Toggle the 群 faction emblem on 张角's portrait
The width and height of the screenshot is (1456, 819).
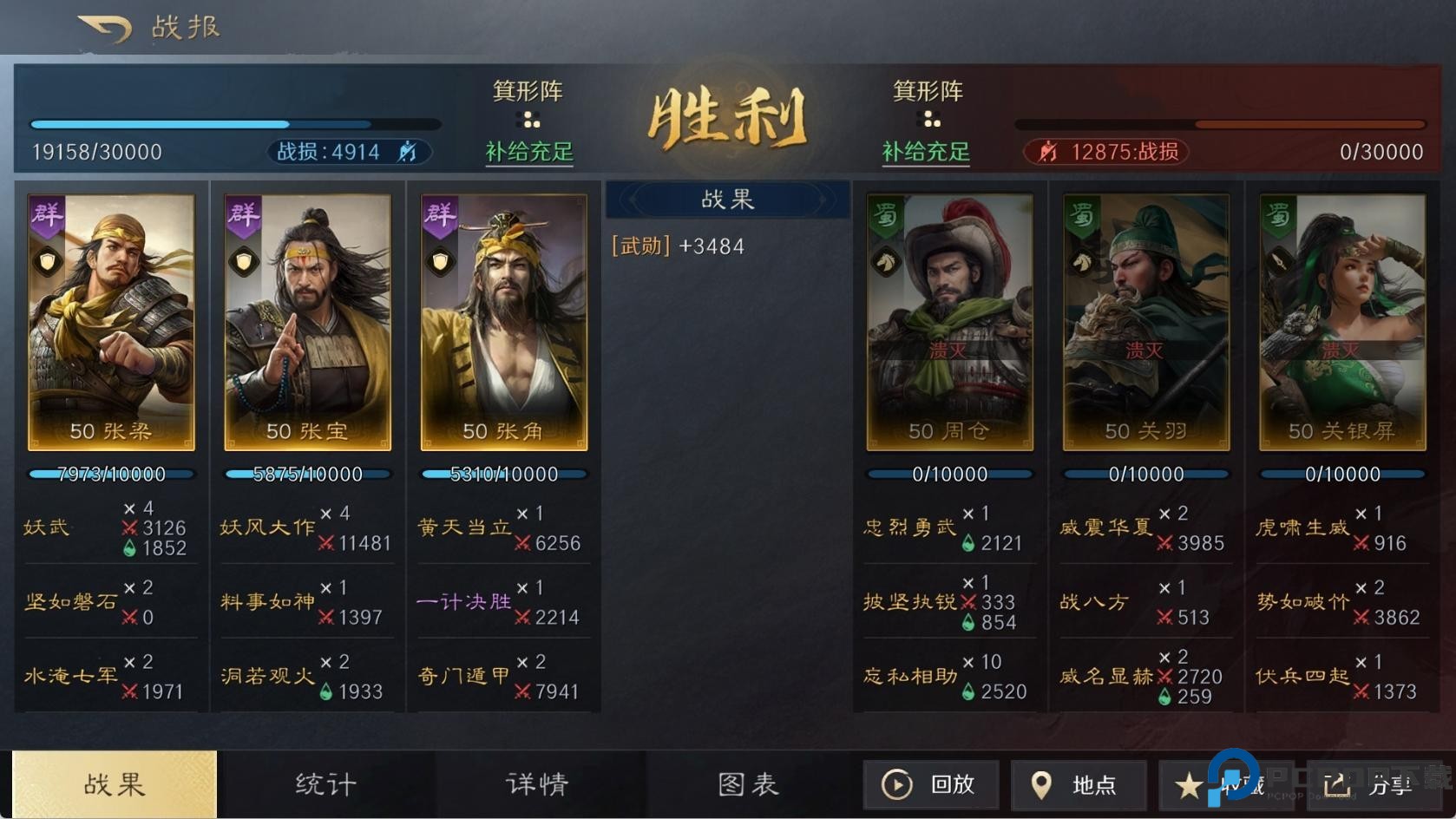tap(440, 217)
